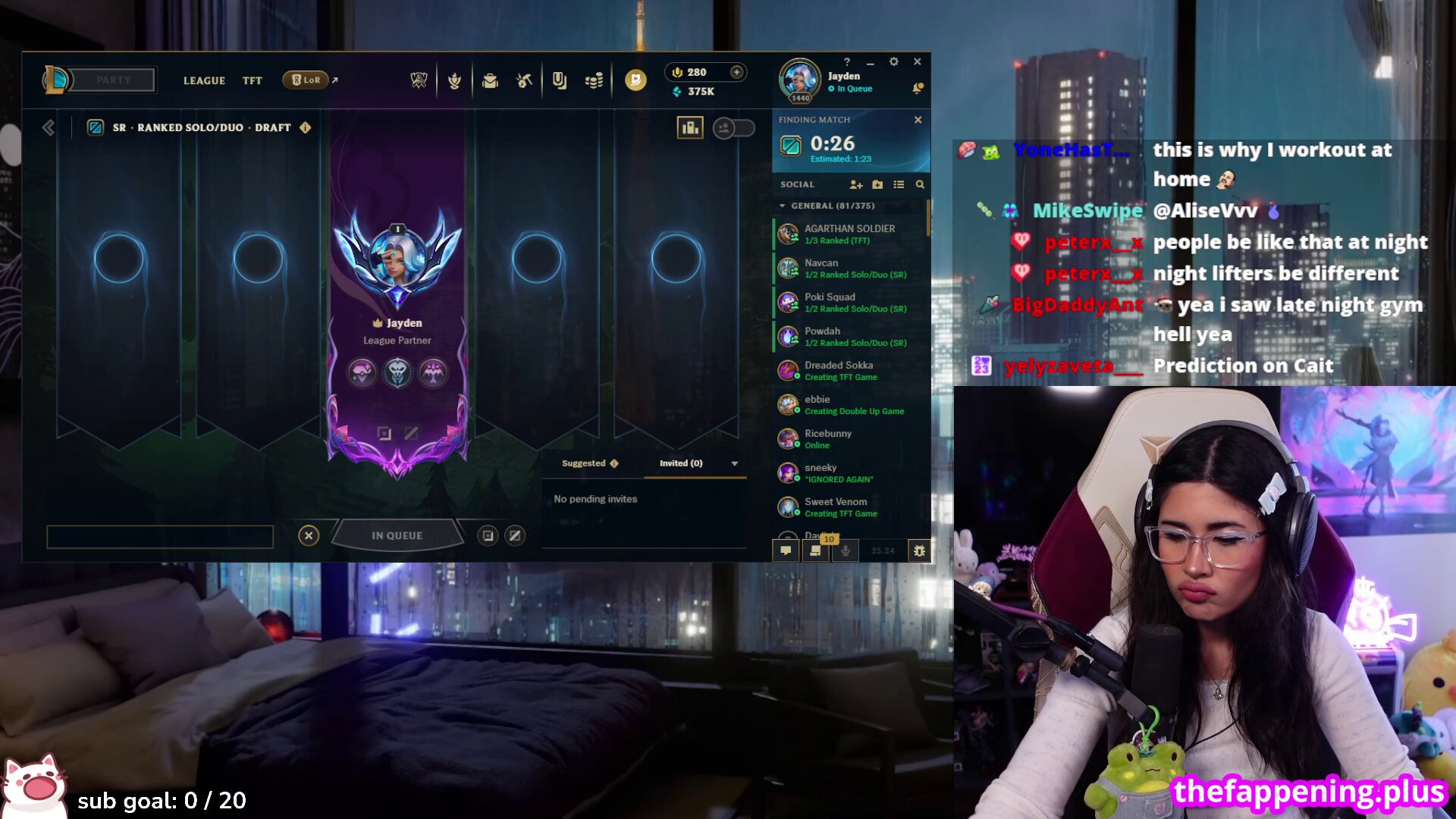Screen dimensions: 1456x819
Task: Close the League client window
Action: point(918,61)
